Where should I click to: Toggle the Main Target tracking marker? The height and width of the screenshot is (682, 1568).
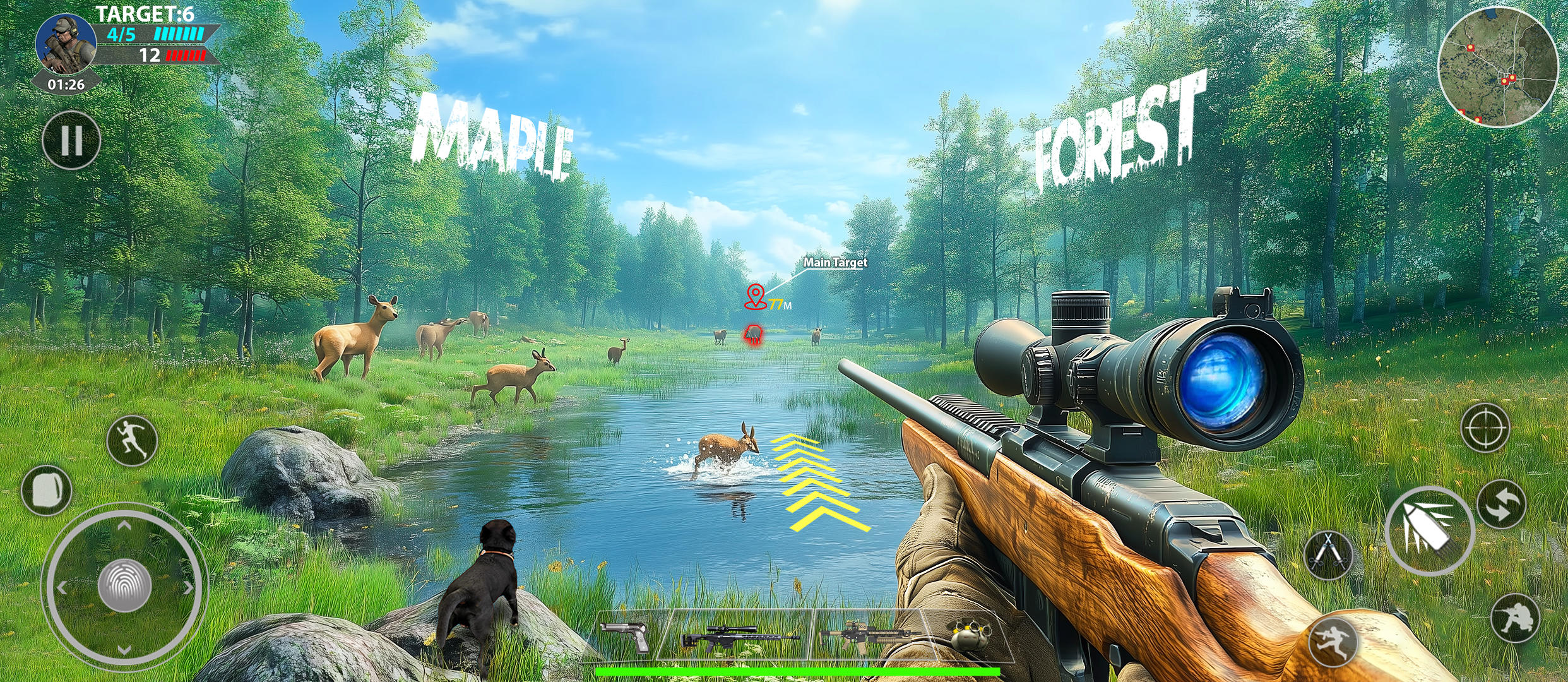(834, 263)
